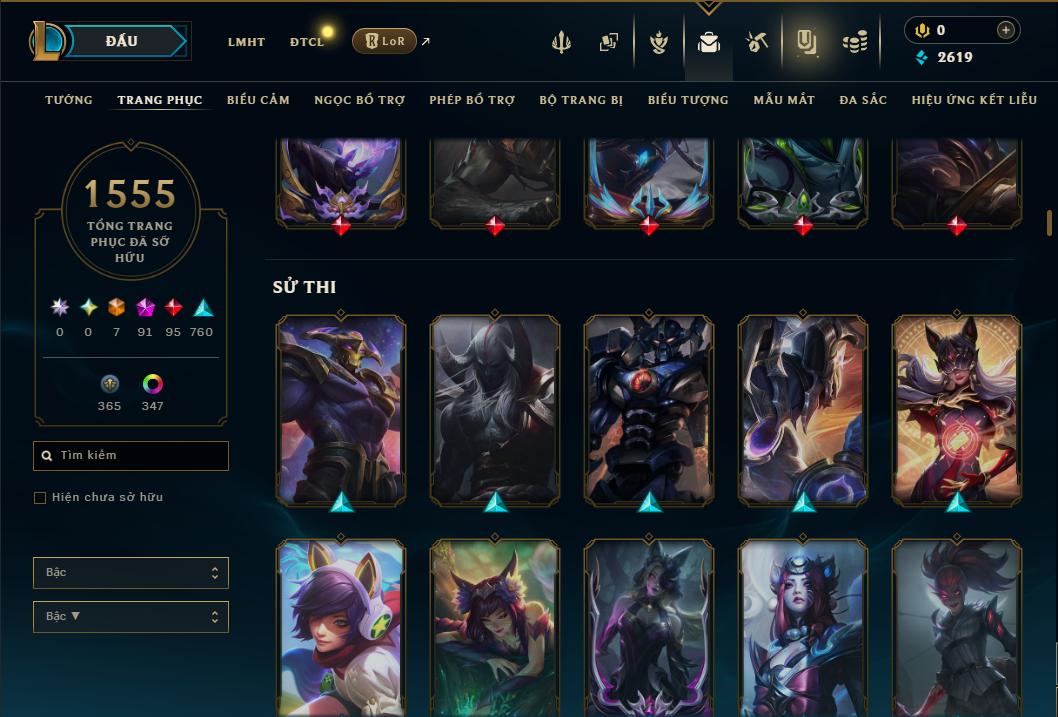View the HIỆU ỨNG KẾT LIỄU tab

[972, 100]
